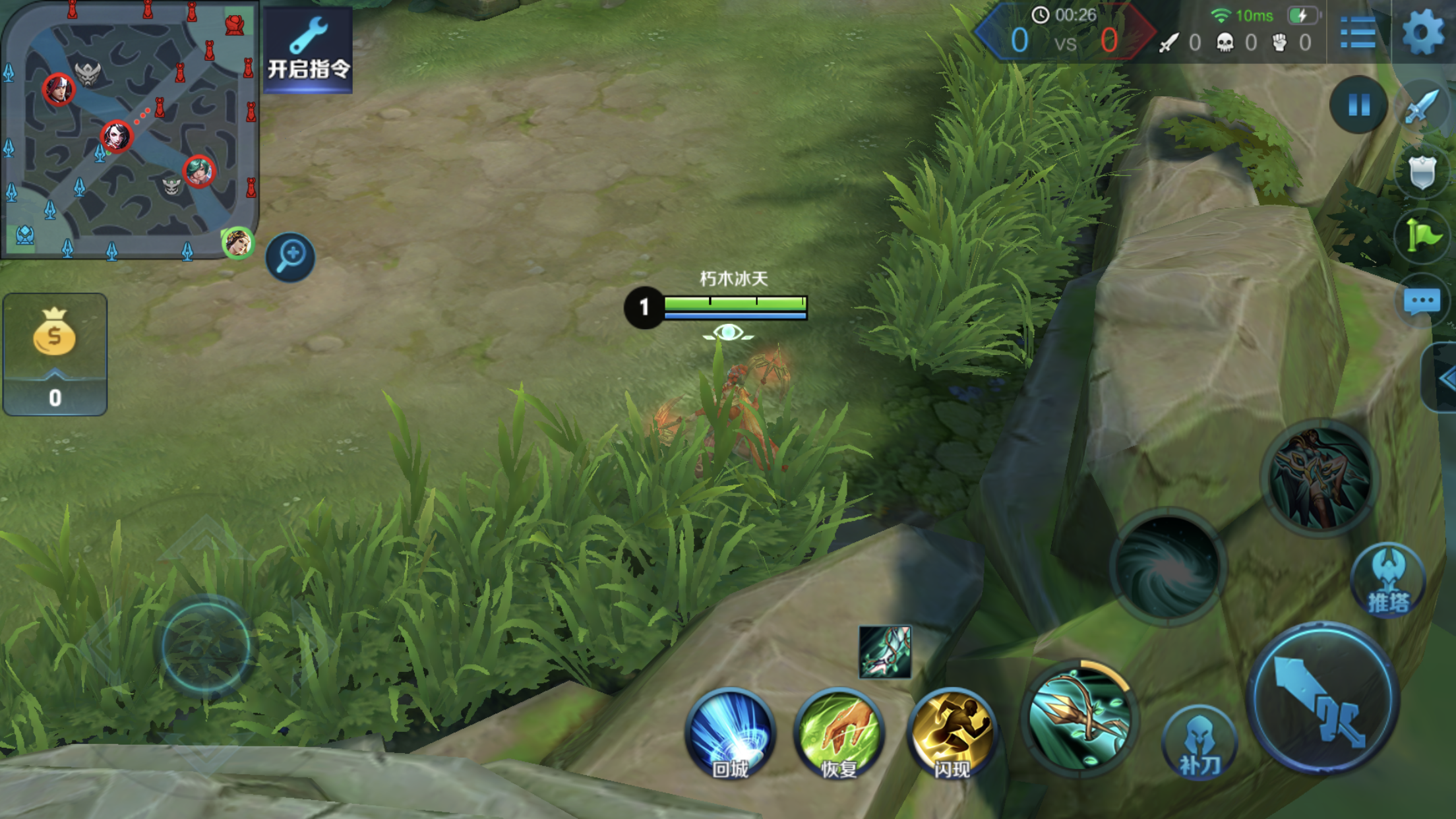Choose the 推塔 tower attack button

1389,580
